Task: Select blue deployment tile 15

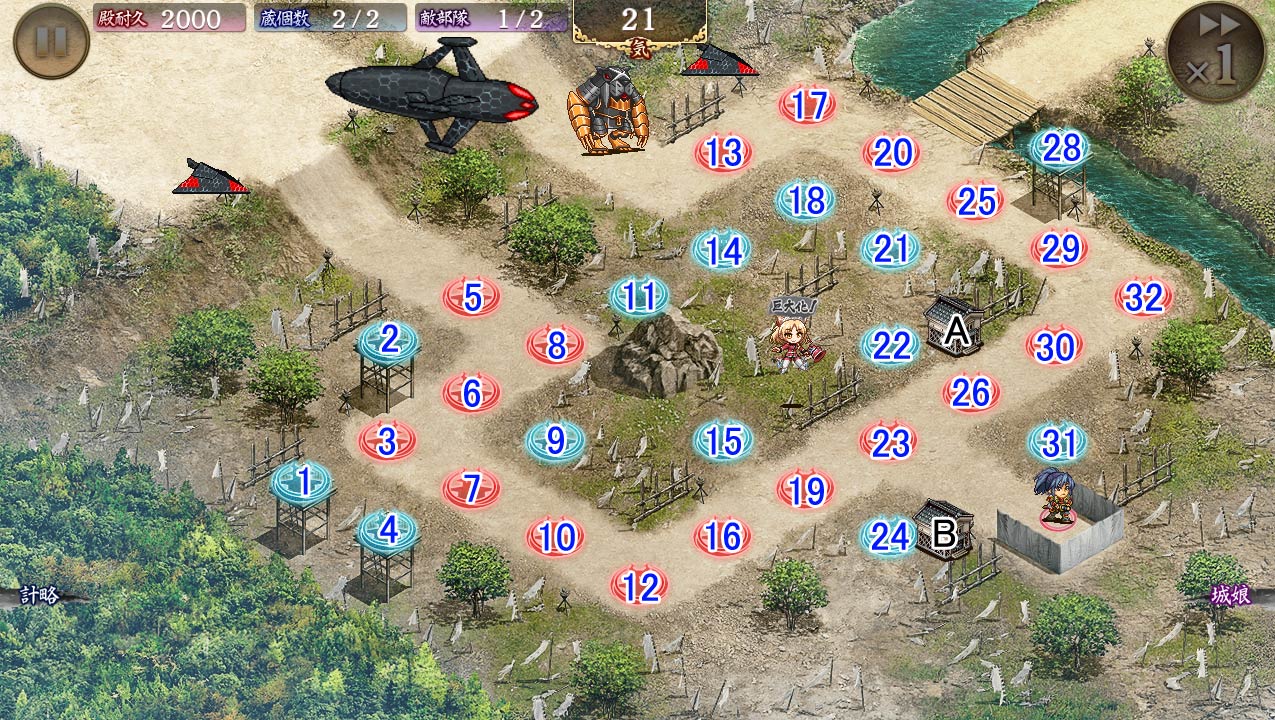Action: (x=723, y=440)
